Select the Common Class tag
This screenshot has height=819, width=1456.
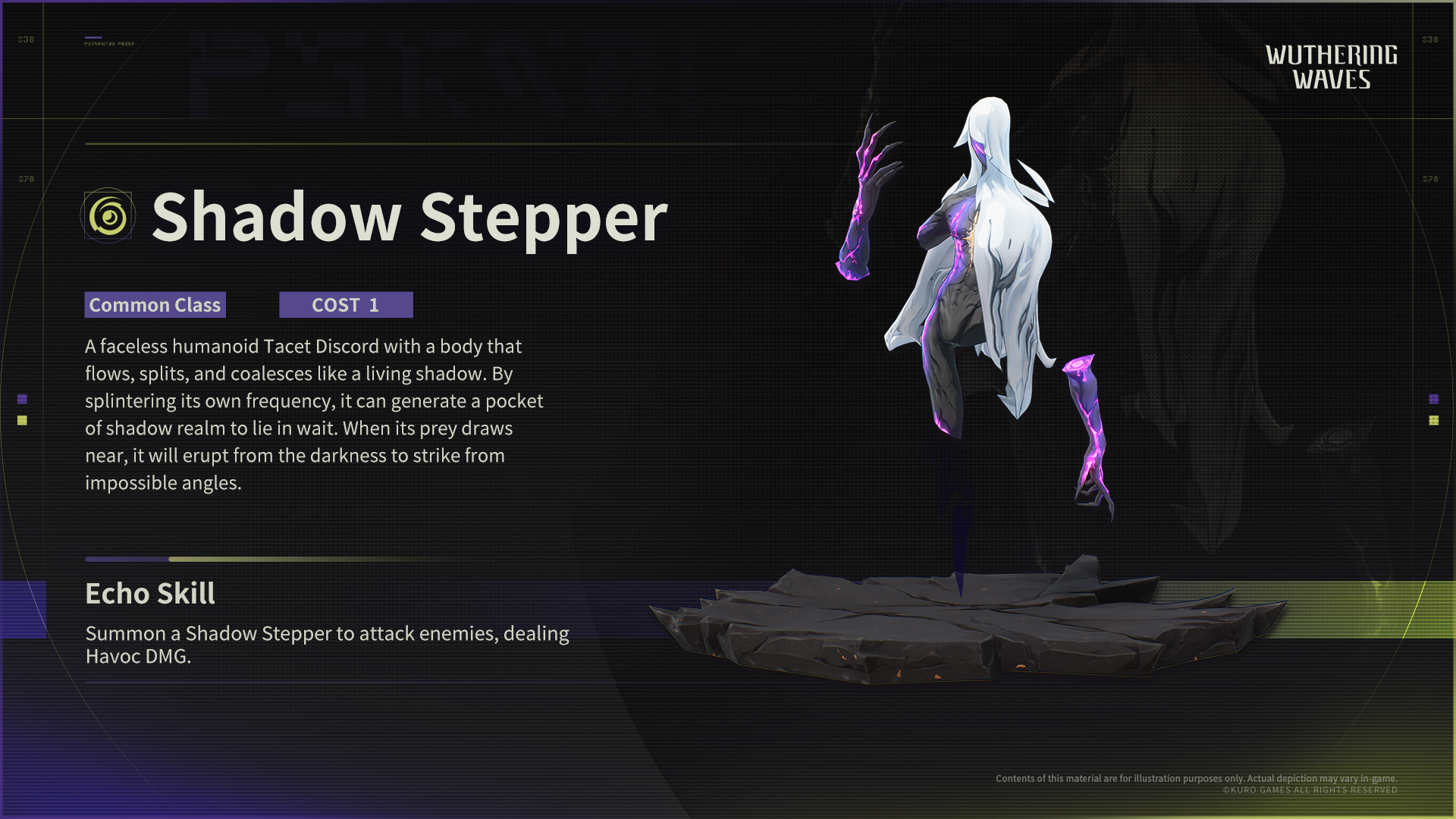155,305
